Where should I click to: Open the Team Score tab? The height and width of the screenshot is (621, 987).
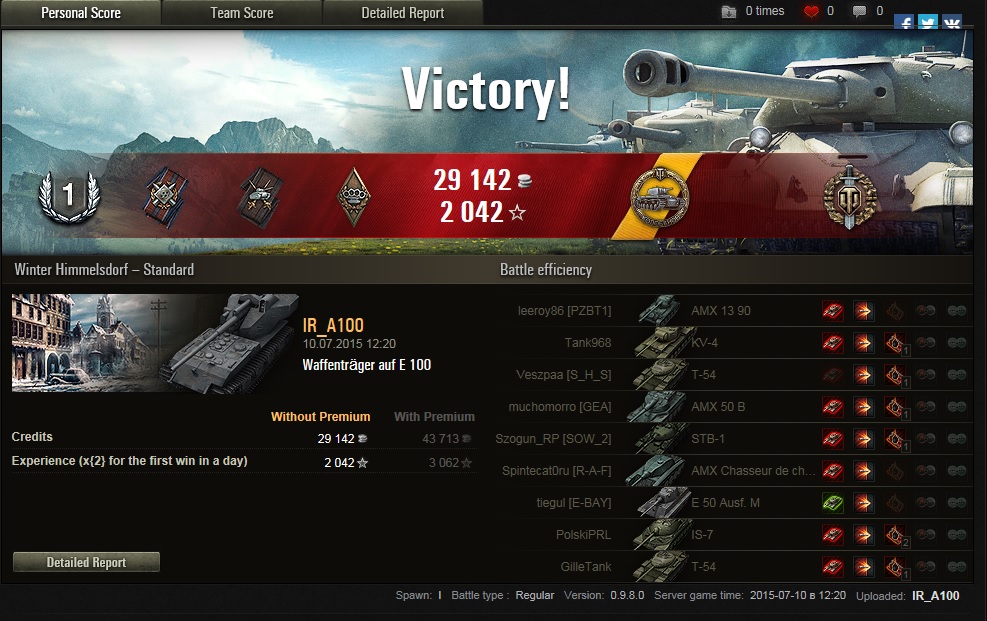[x=241, y=13]
